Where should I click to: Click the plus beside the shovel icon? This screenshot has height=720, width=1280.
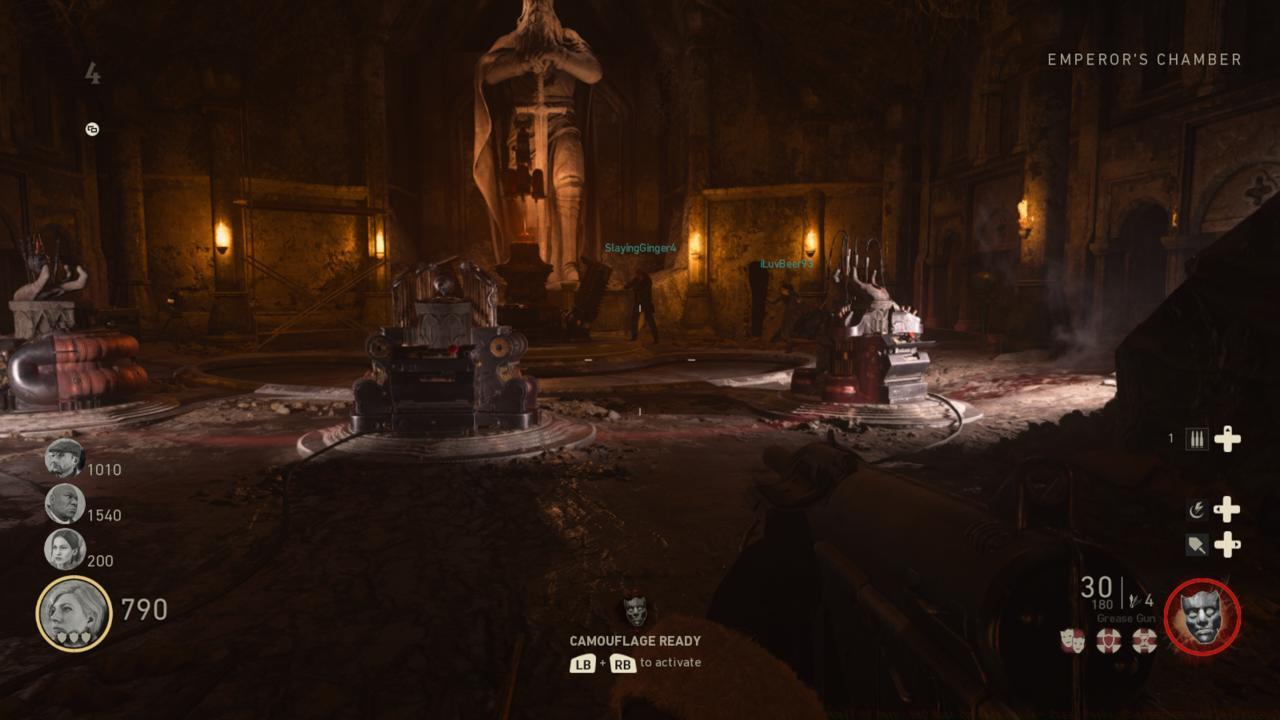tap(1229, 544)
